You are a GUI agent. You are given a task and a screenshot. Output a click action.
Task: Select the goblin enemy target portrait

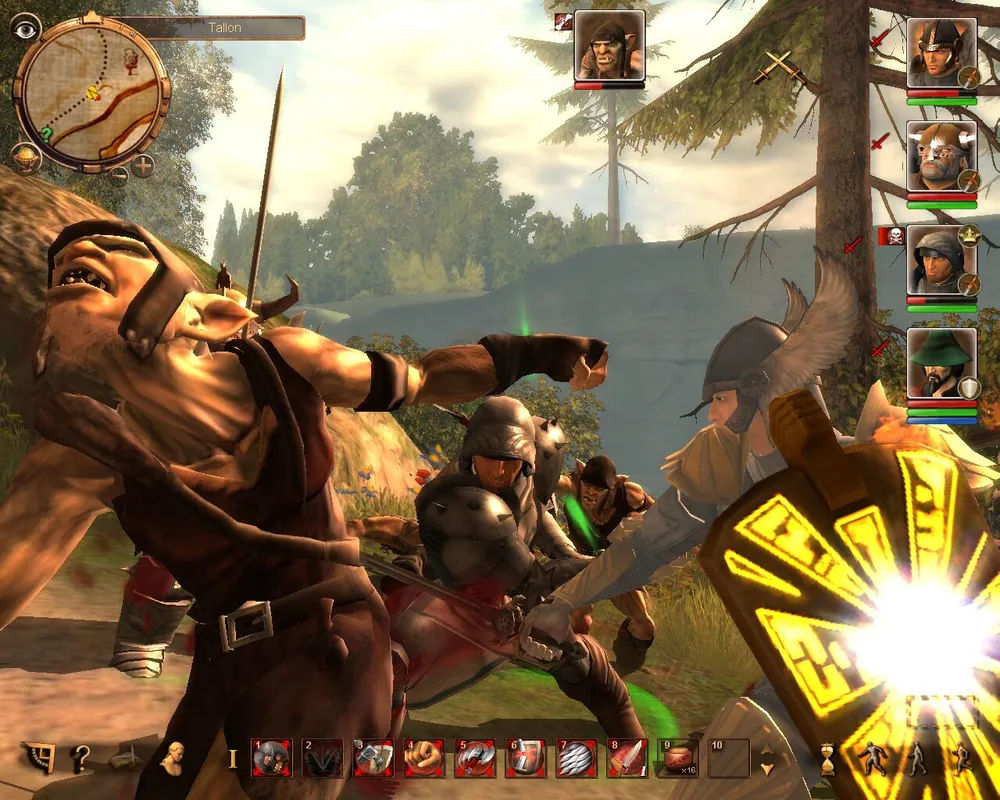[x=609, y=46]
